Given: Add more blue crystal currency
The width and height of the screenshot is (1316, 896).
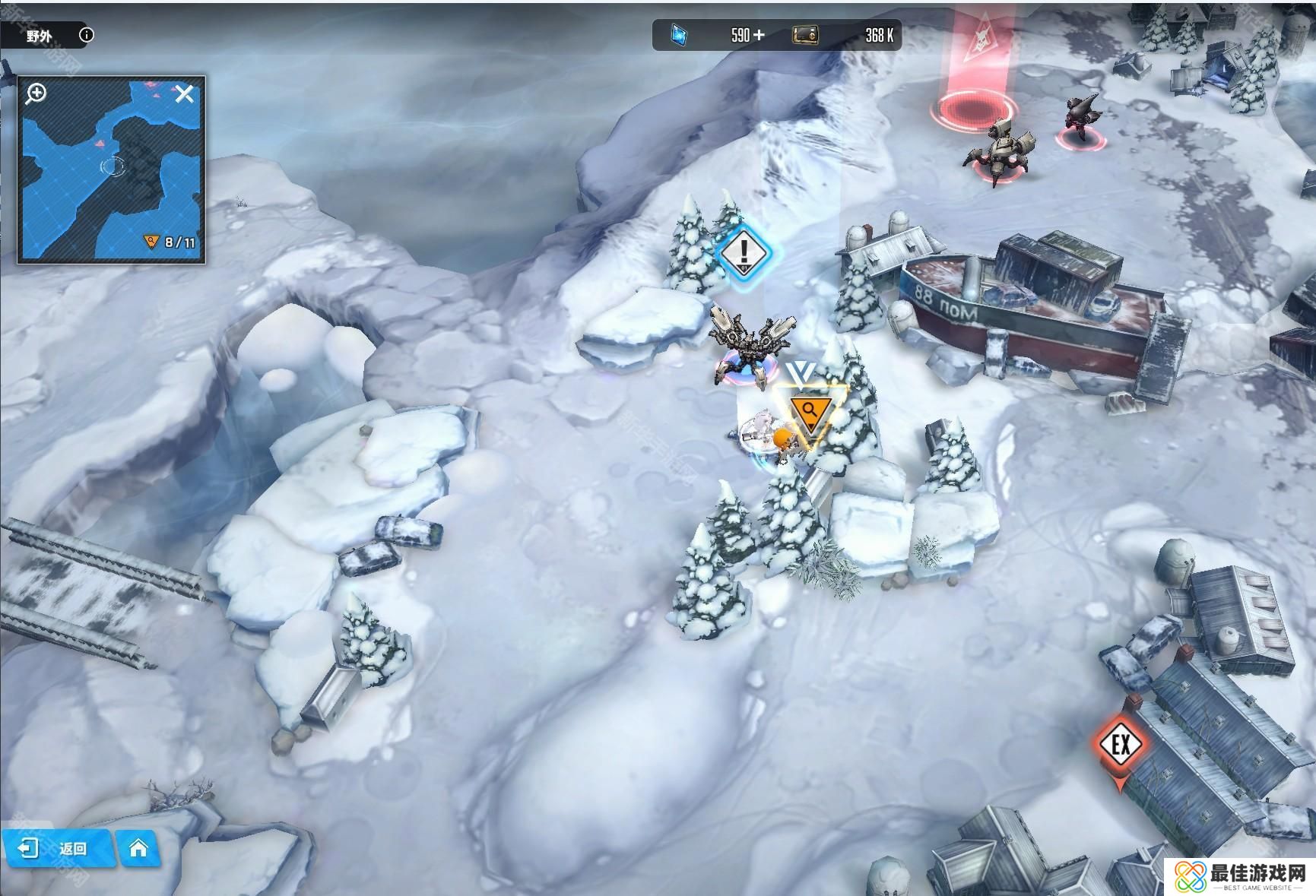Looking at the screenshot, I should coord(759,35).
